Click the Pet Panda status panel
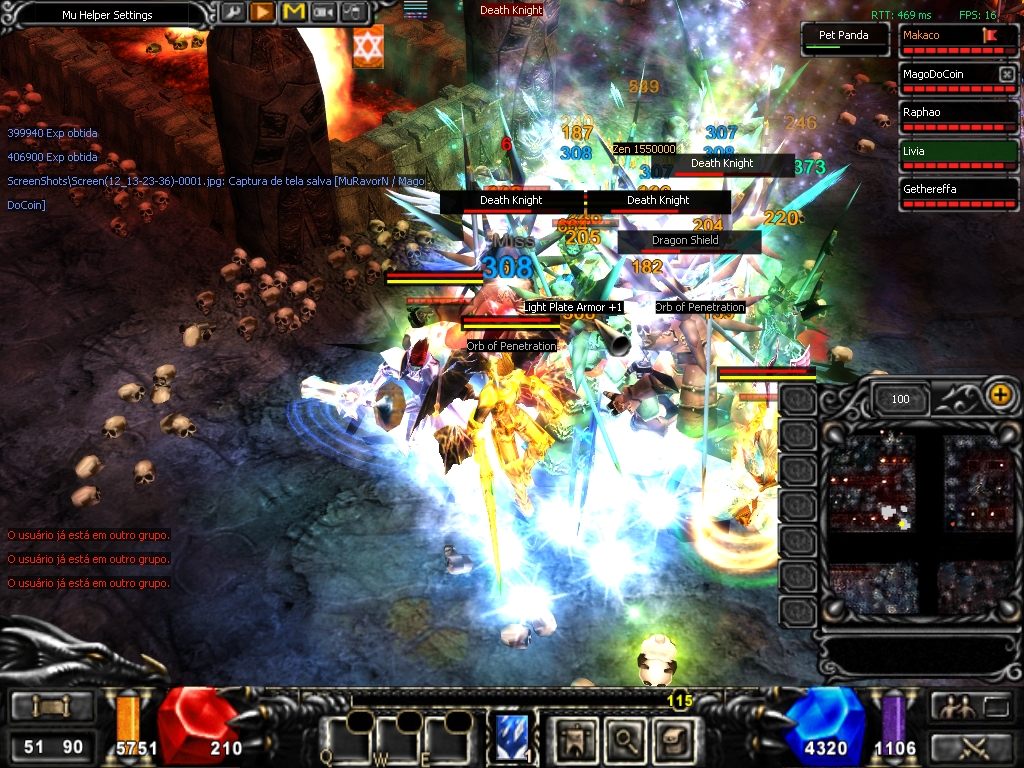This screenshot has height=768, width=1024. [844, 38]
